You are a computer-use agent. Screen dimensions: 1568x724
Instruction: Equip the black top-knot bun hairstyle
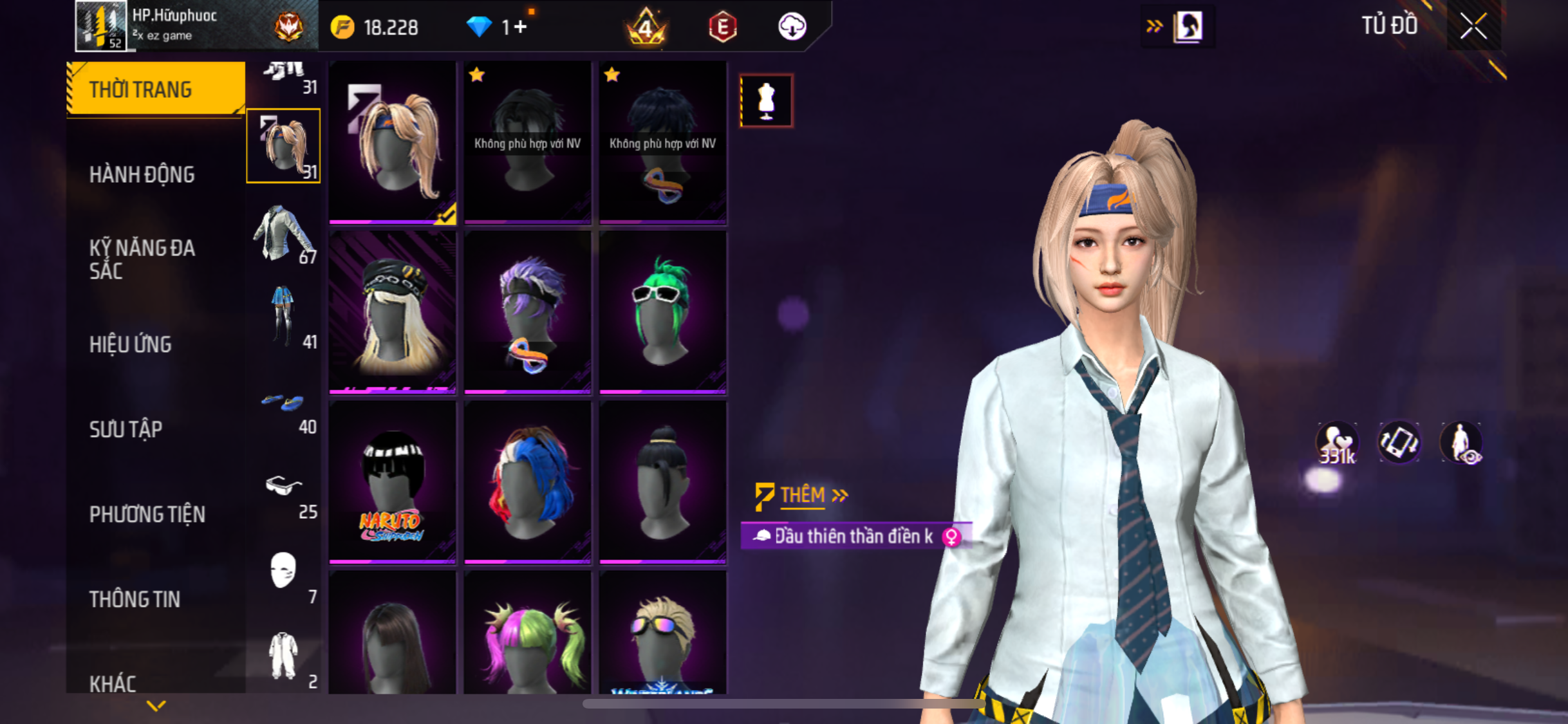point(663,482)
